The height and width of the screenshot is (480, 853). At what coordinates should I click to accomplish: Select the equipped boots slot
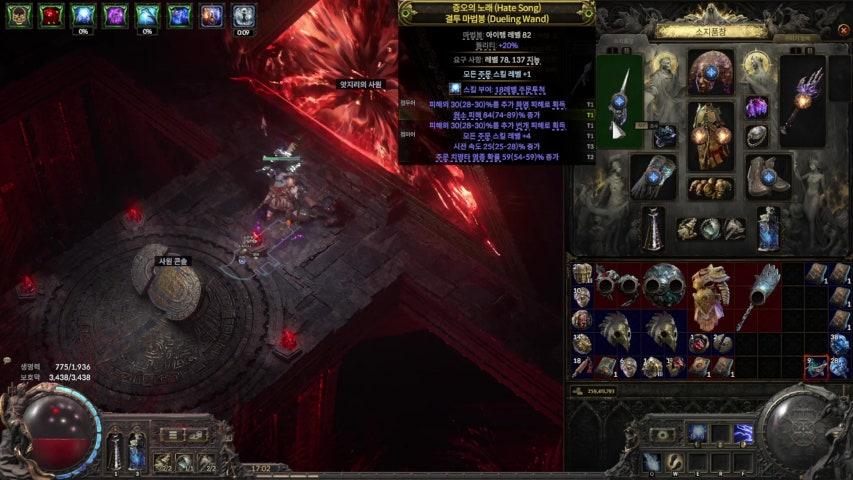pos(768,175)
